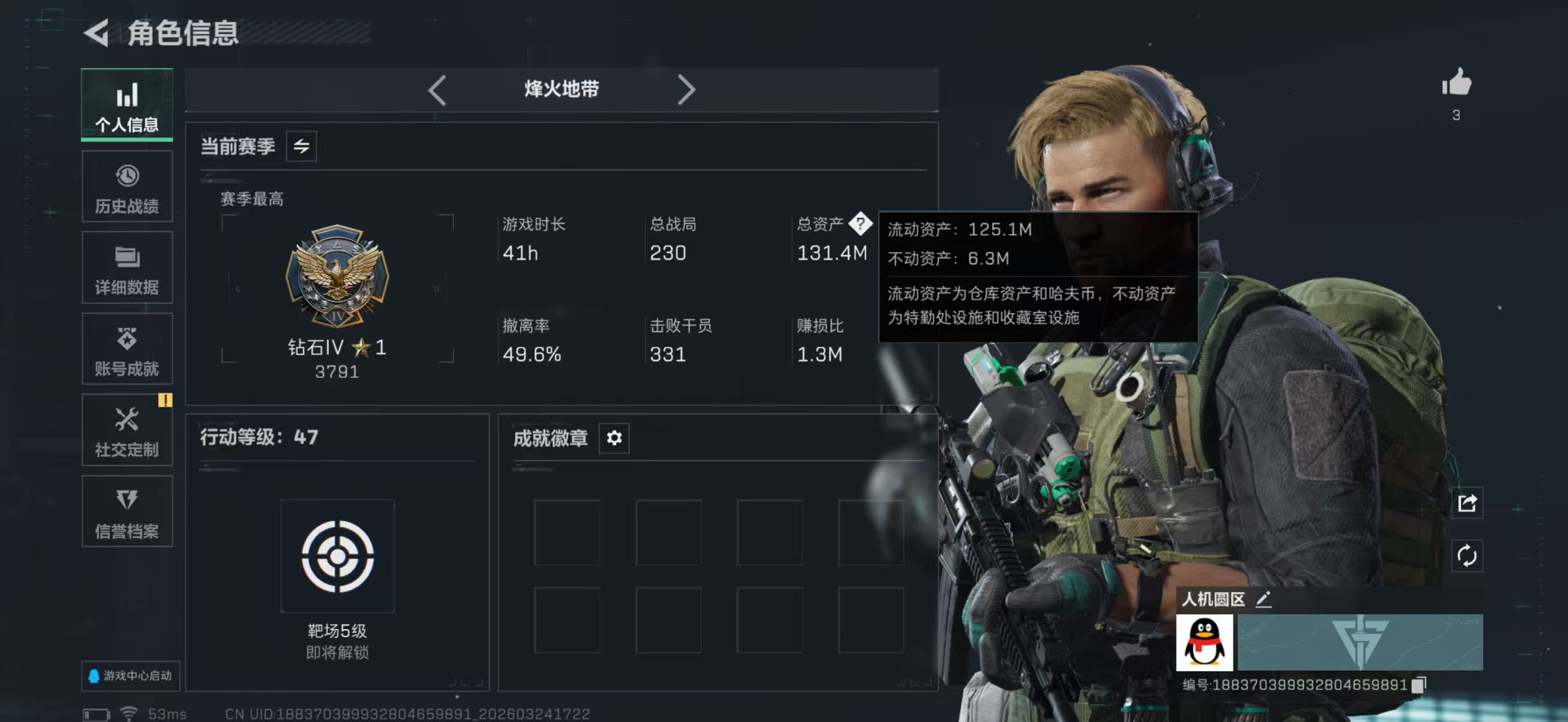Open the 社交定制 tab
This screenshot has width=1568, height=722.
(x=127, y=430)
